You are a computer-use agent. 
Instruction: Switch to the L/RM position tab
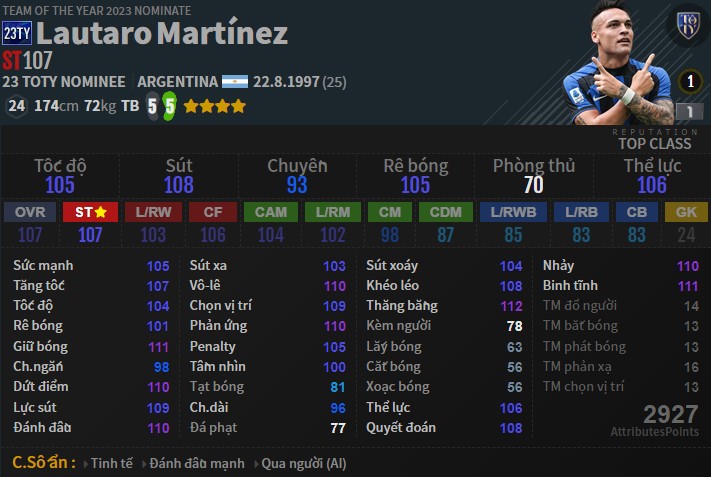tap(332, 212)
